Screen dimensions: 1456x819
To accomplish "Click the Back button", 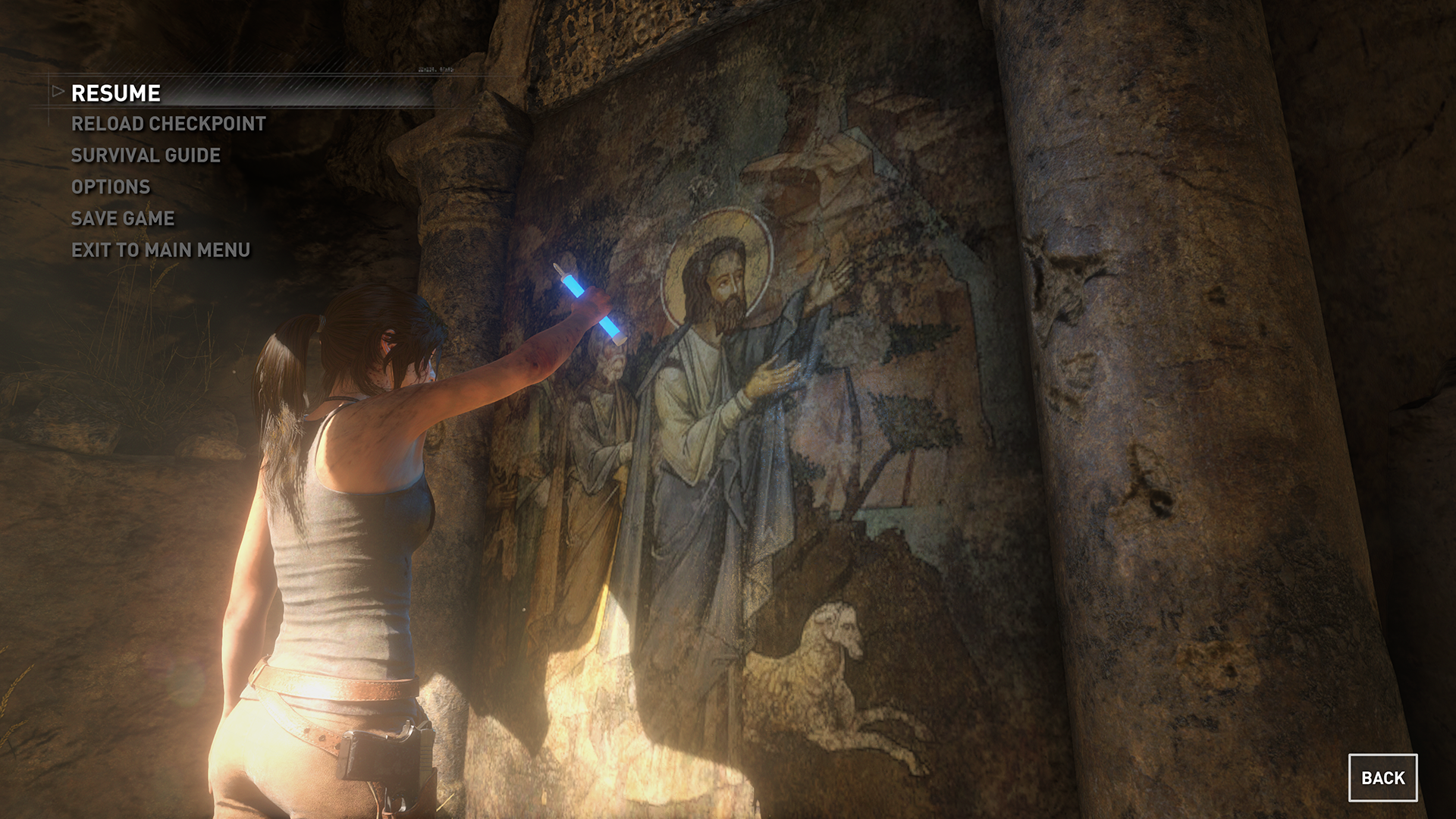I will pyautogui.click(x=1382, y=777).
